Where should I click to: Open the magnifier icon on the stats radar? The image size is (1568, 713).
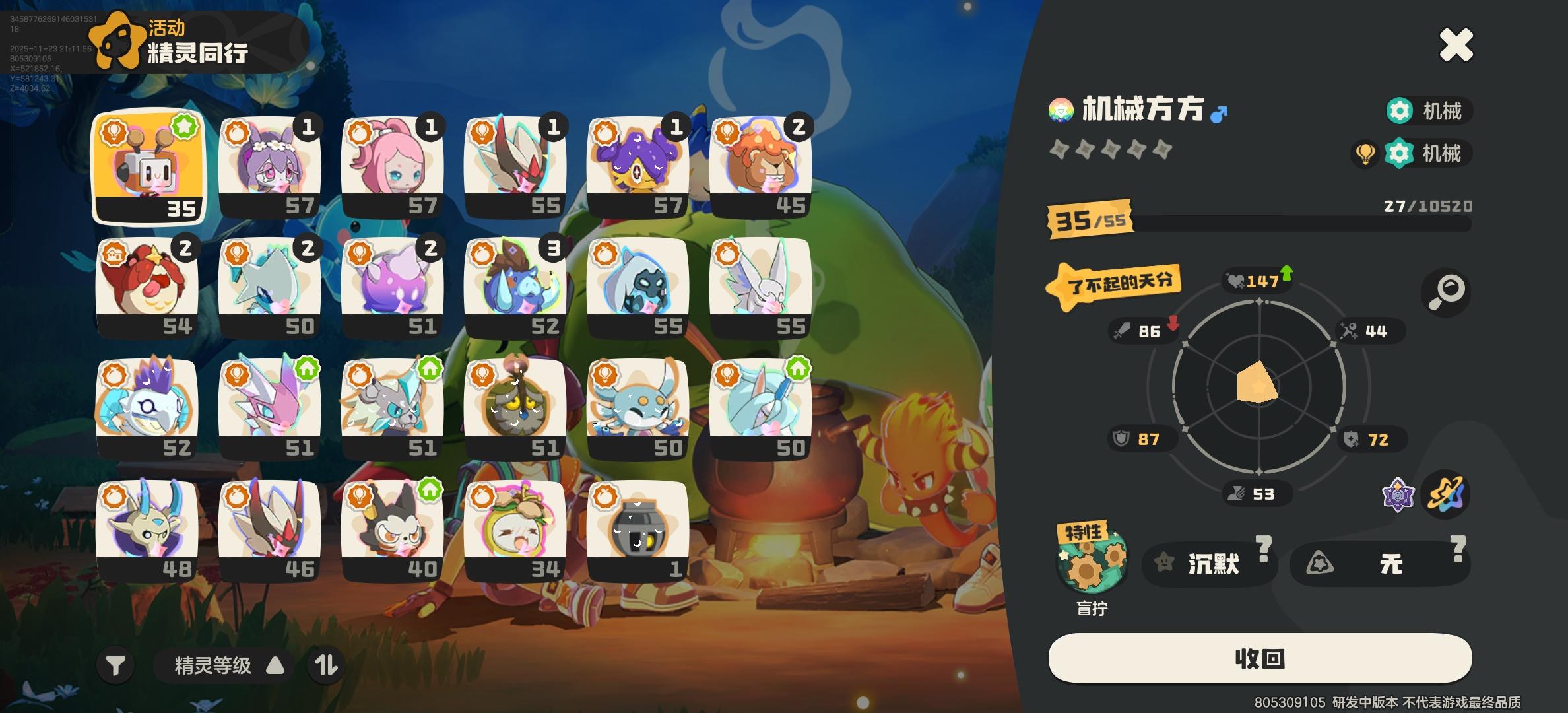(1447, 292)
